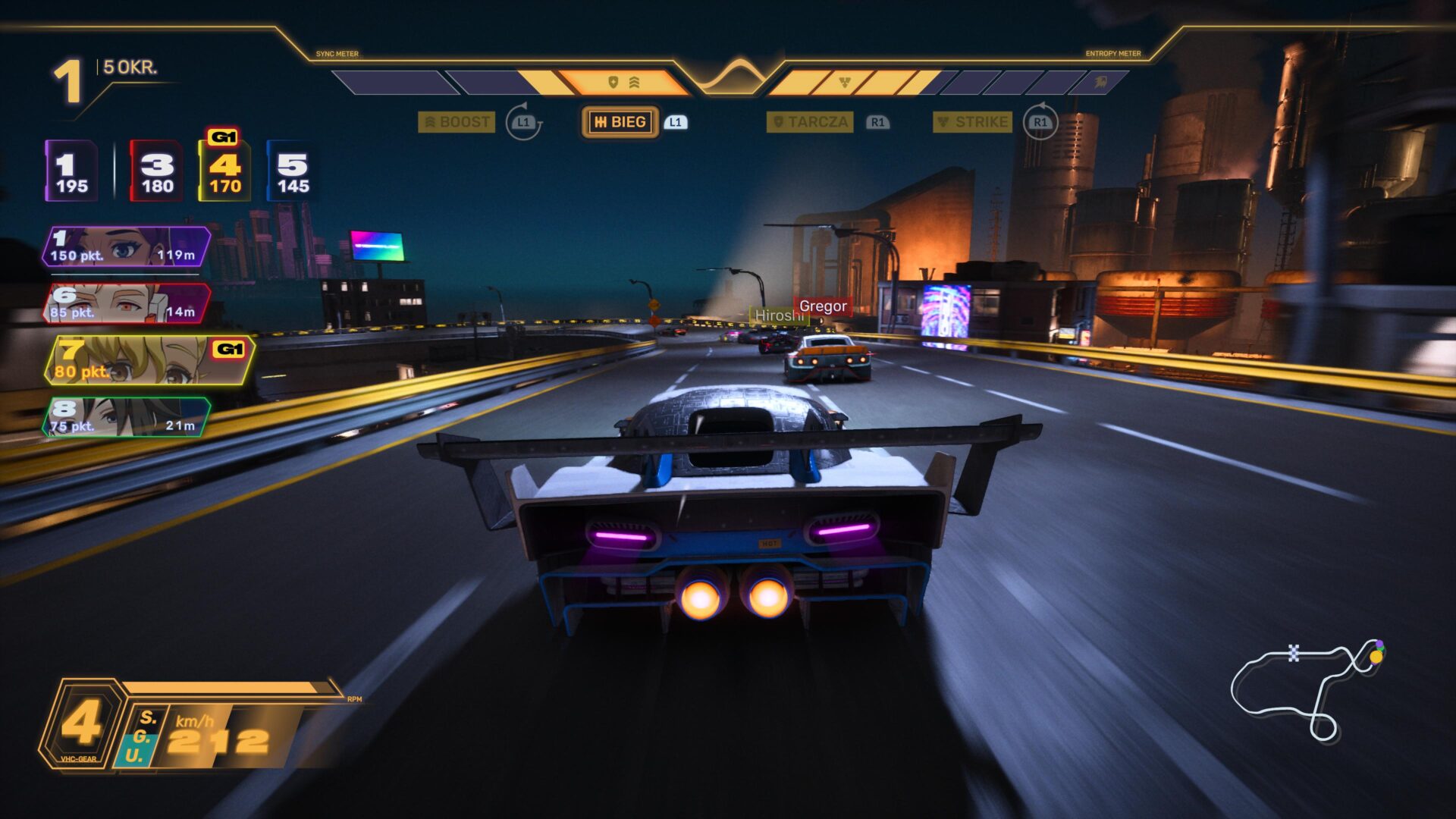Select the team 1 standing tile with 195
This screenshot has width=1456, height=819.
point(71,171)
